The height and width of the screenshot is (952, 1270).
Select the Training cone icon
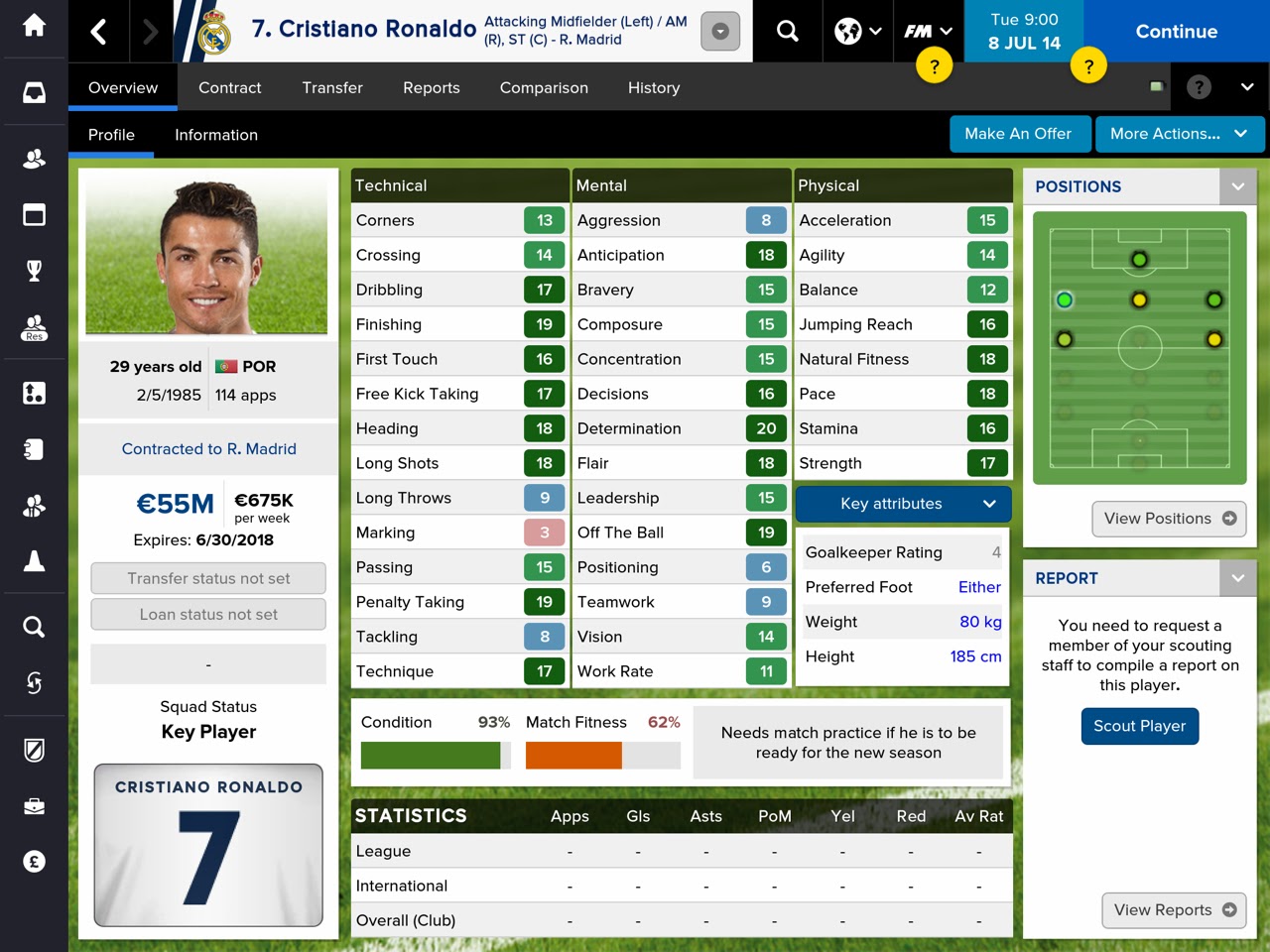35,560
